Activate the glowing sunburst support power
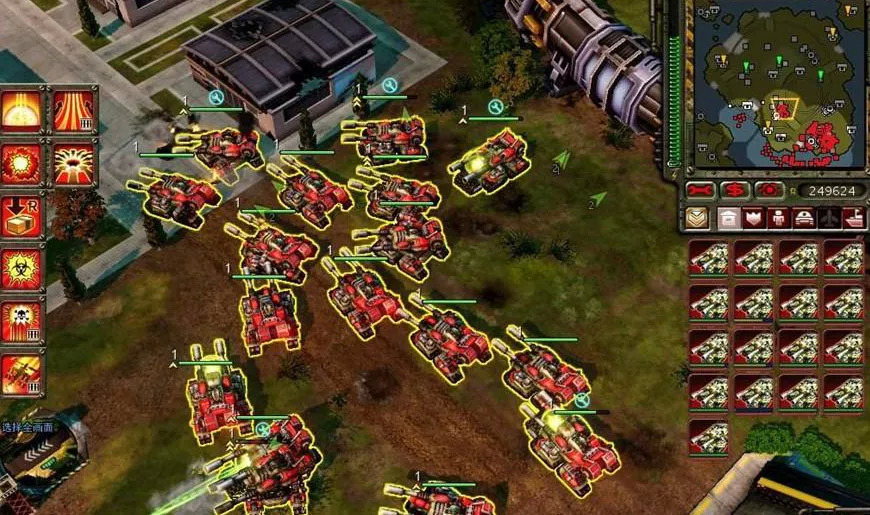The image size is (870, 515). (20, 110)
